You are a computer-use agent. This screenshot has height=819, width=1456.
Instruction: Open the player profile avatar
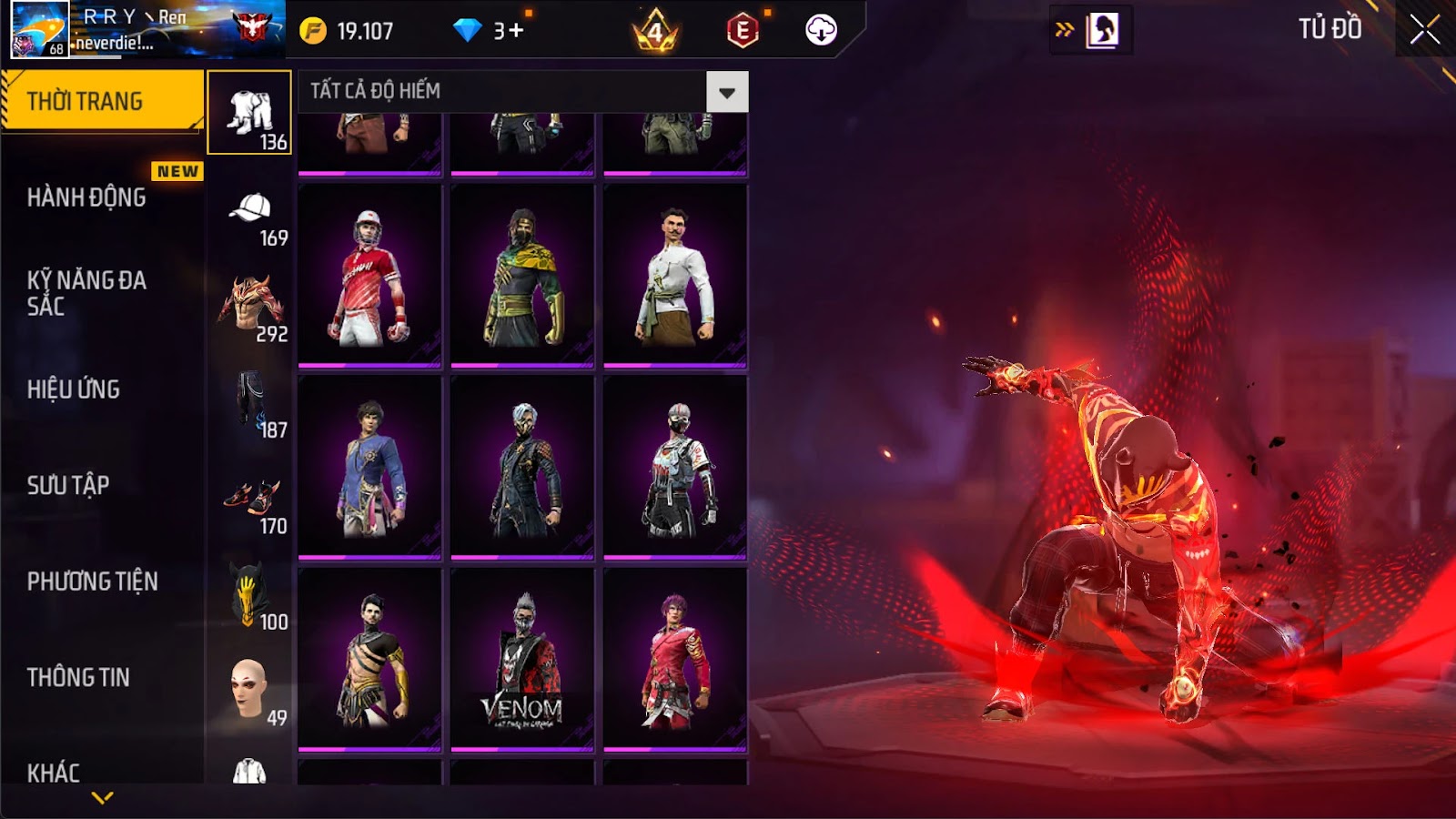click(39, 29)
